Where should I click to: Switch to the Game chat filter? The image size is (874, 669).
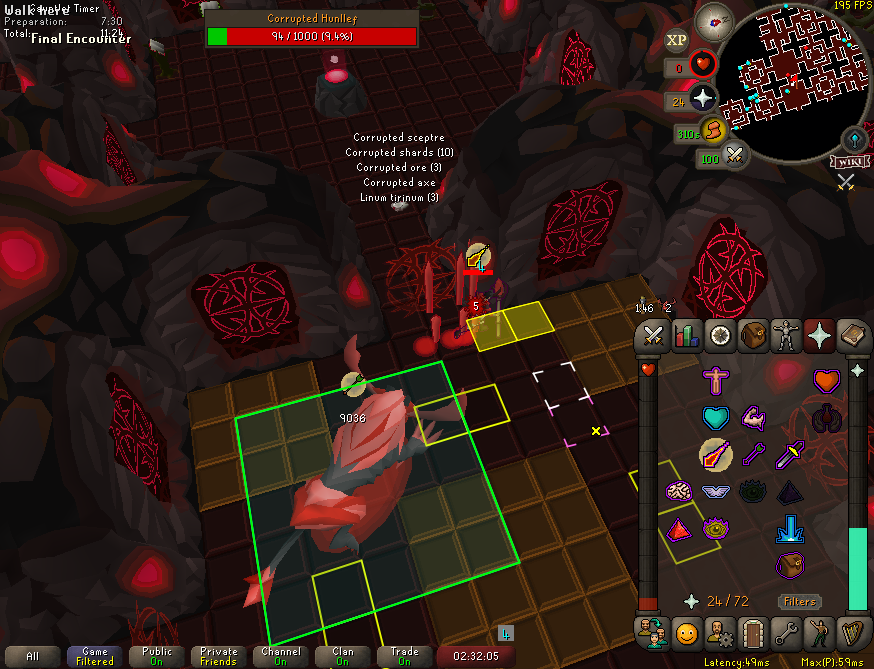95,656
